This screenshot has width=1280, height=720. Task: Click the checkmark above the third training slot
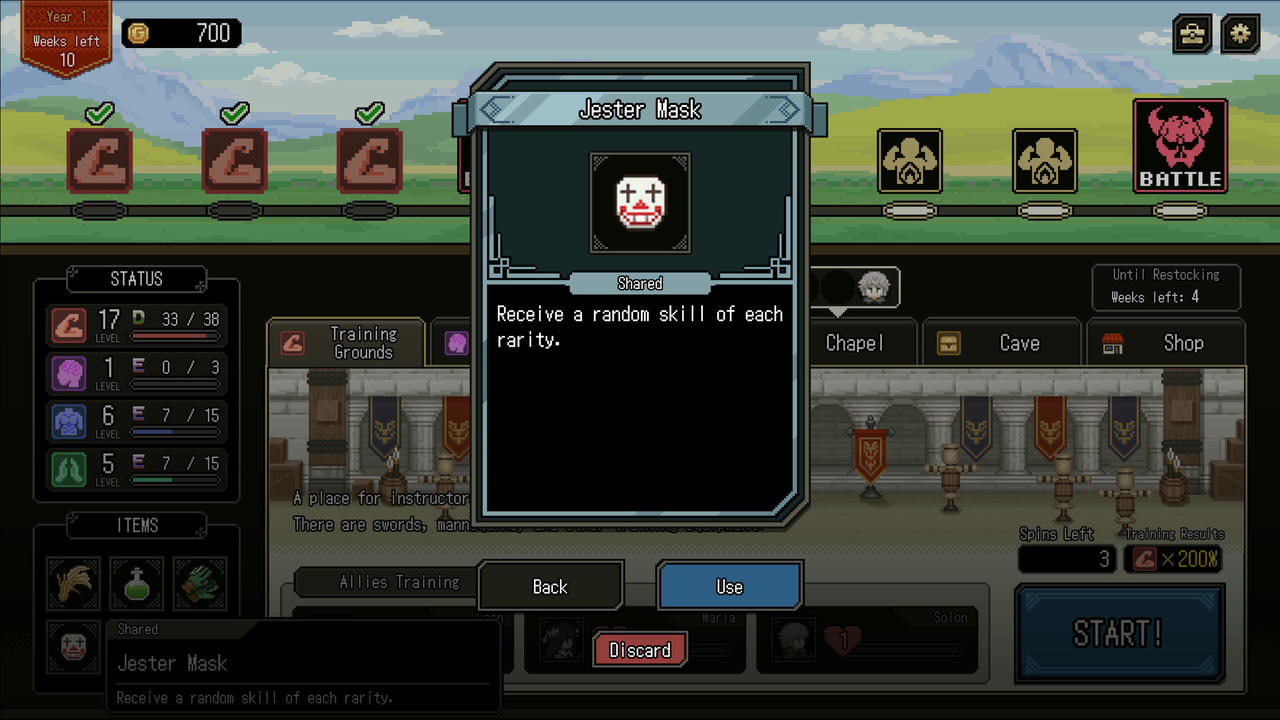click(x=369, y=113)
